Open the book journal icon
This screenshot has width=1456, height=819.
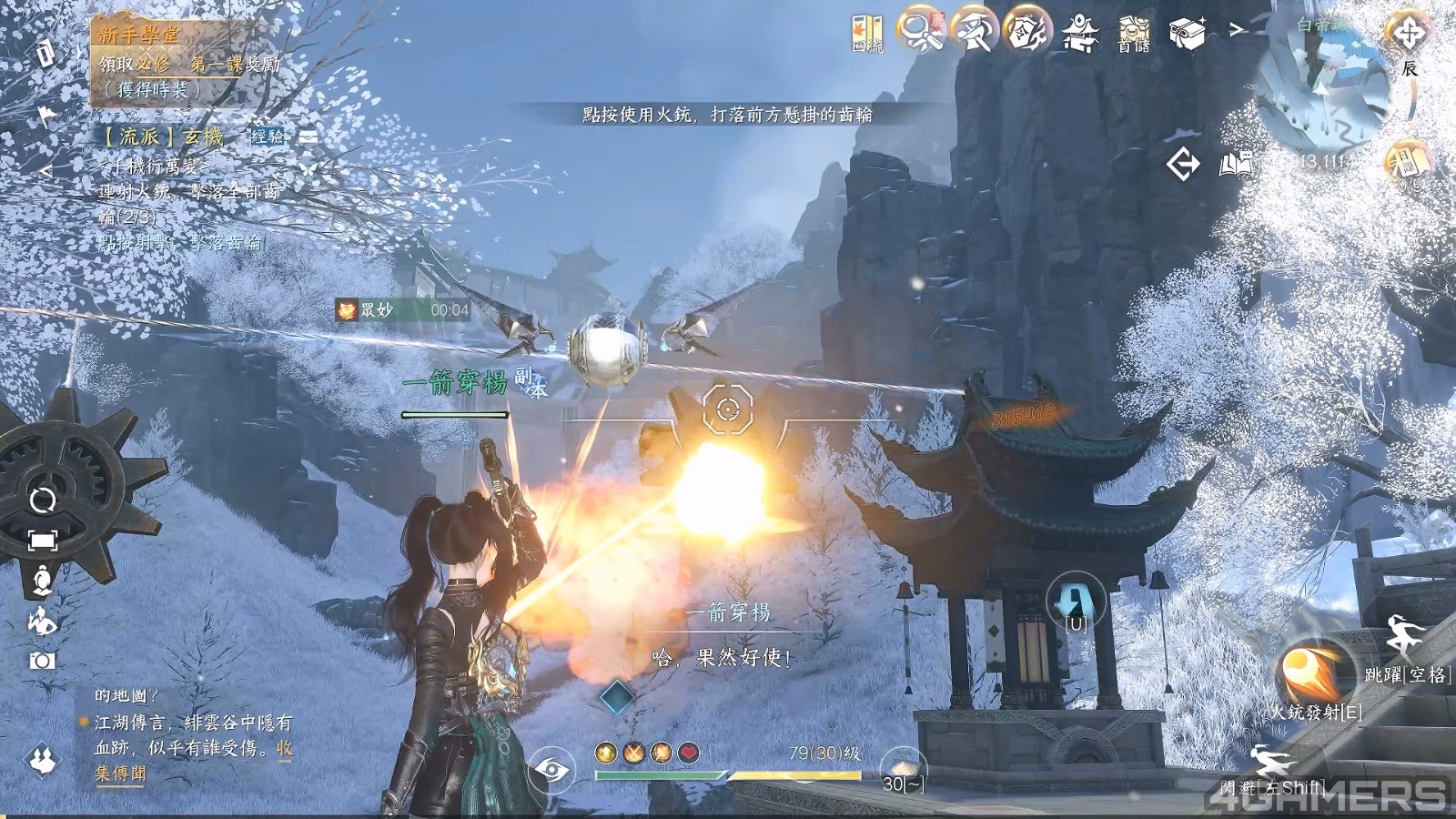(1235, 165)
